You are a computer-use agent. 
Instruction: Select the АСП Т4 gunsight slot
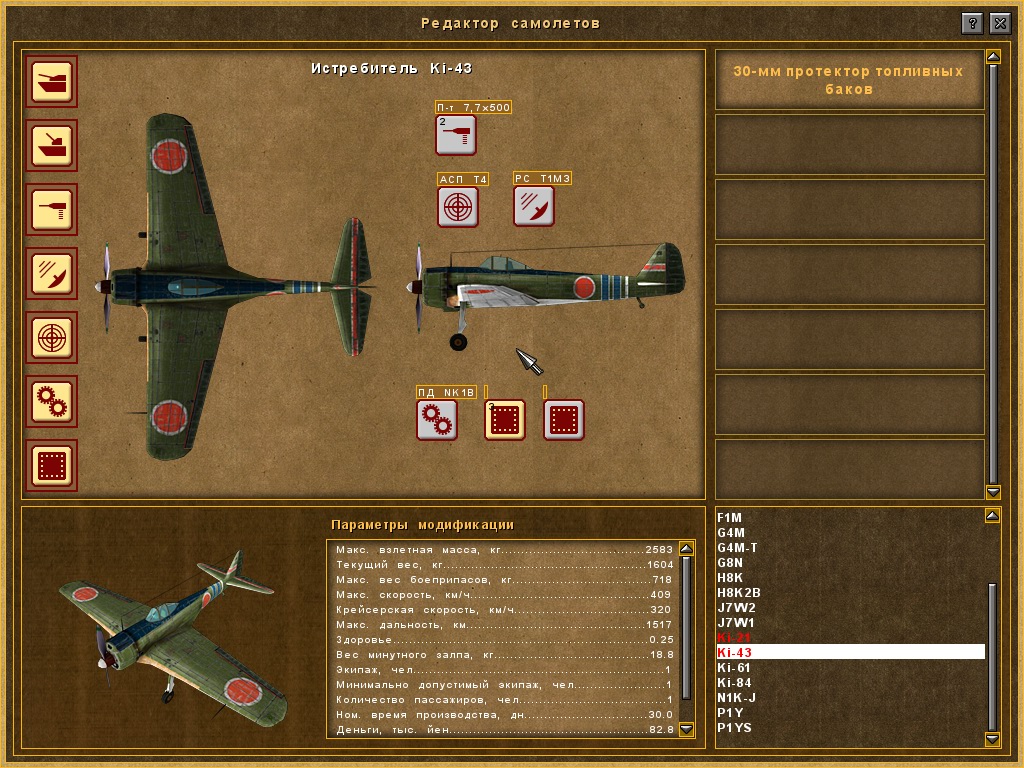pos(458,206)
